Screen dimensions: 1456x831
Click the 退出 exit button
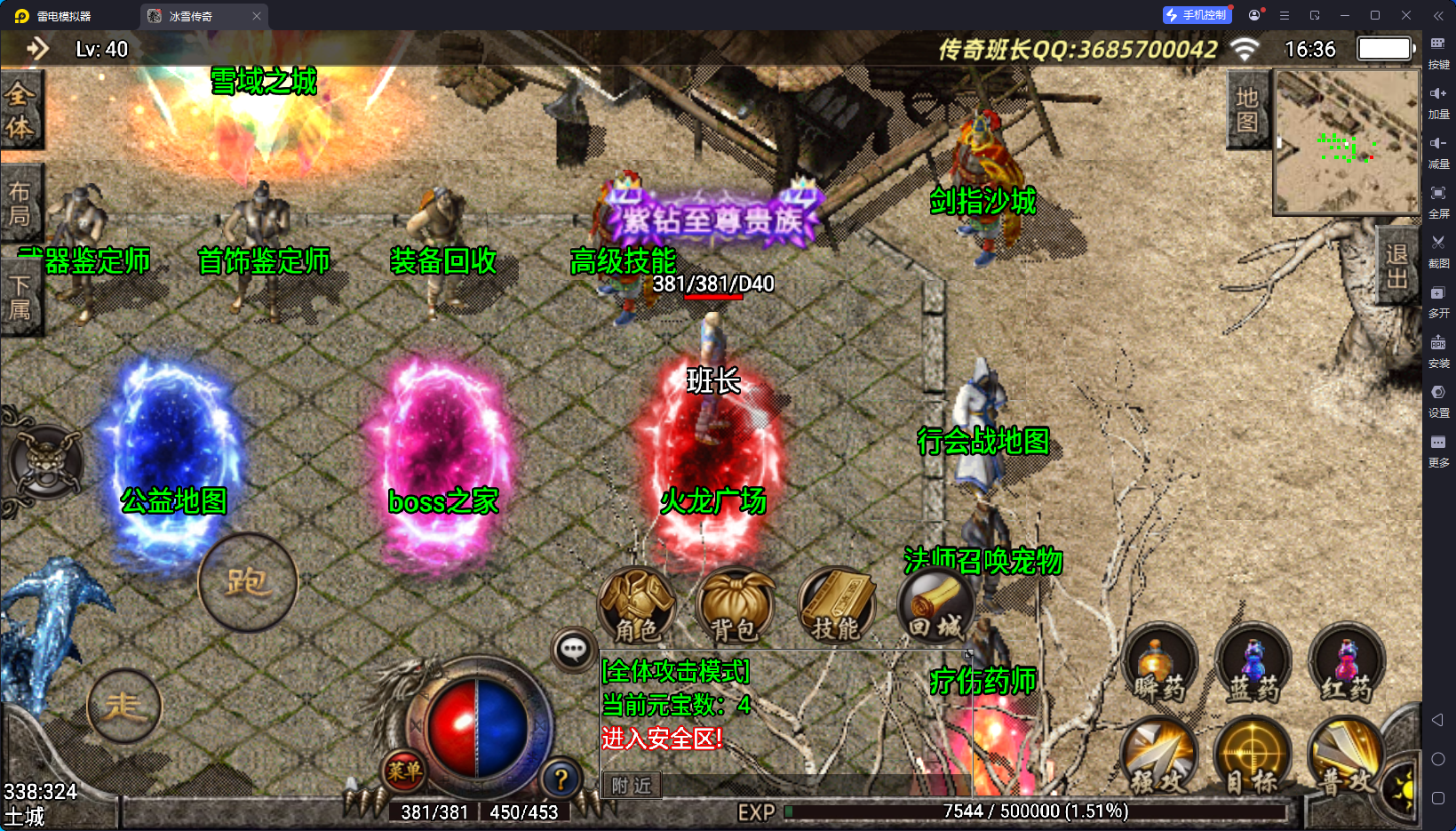[x=1396, y=266]
